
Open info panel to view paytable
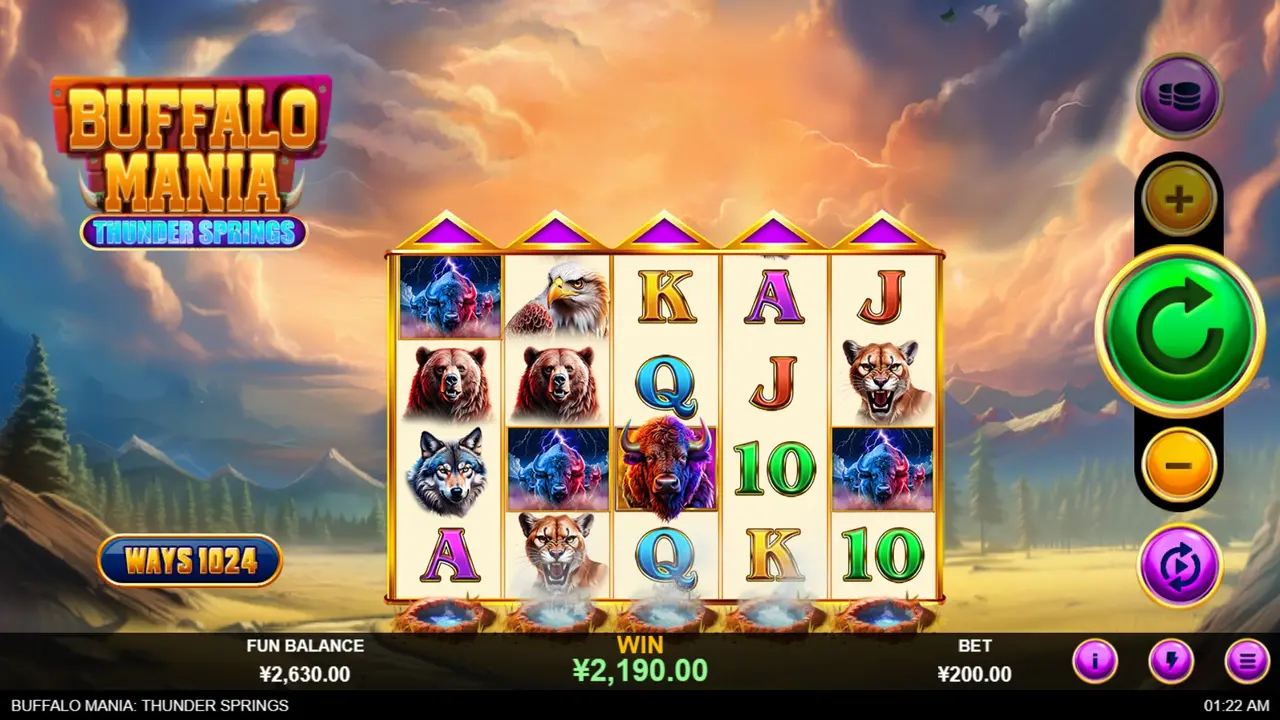tap(1095, 659)
